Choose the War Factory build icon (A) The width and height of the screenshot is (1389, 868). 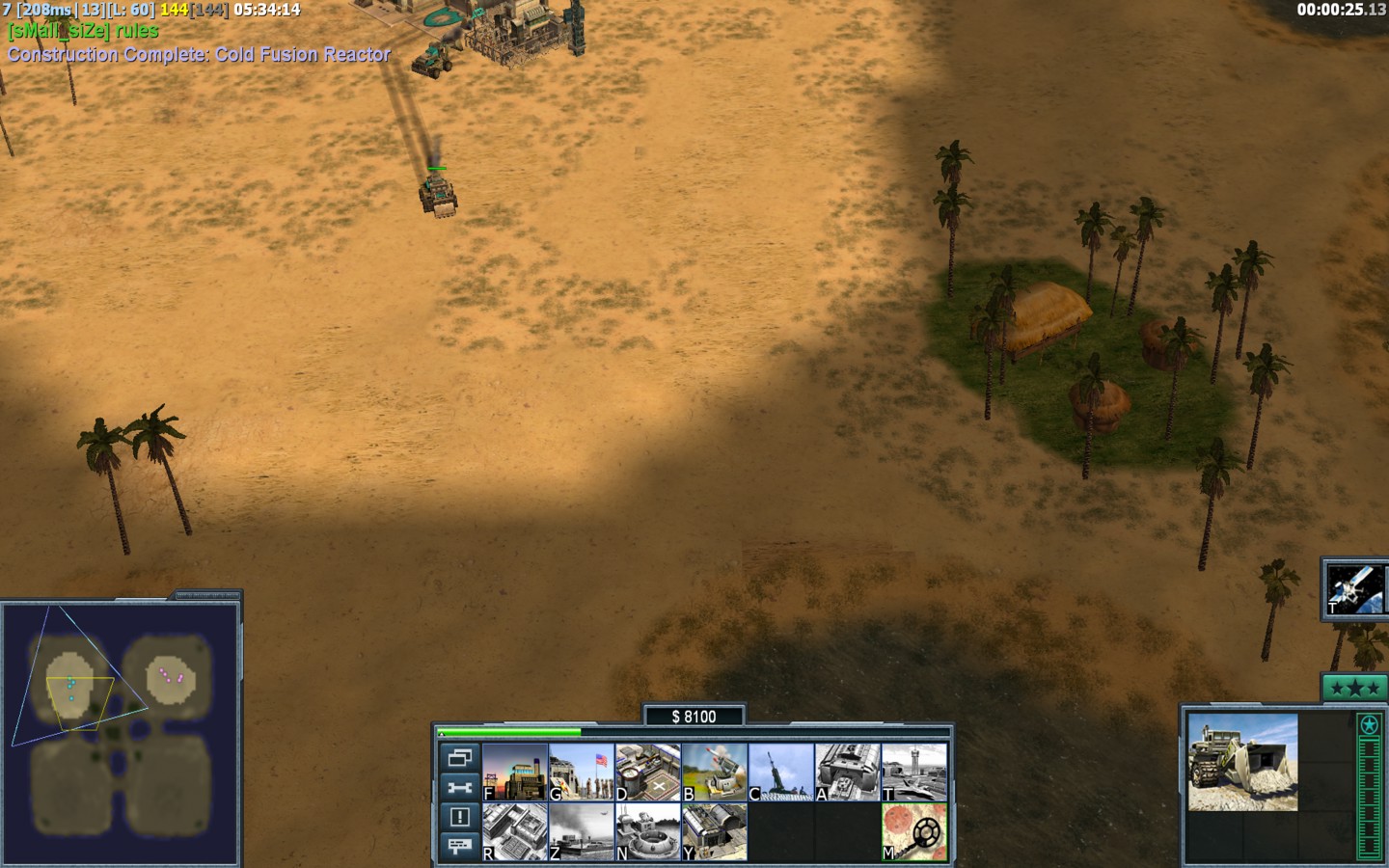[848, 772]
